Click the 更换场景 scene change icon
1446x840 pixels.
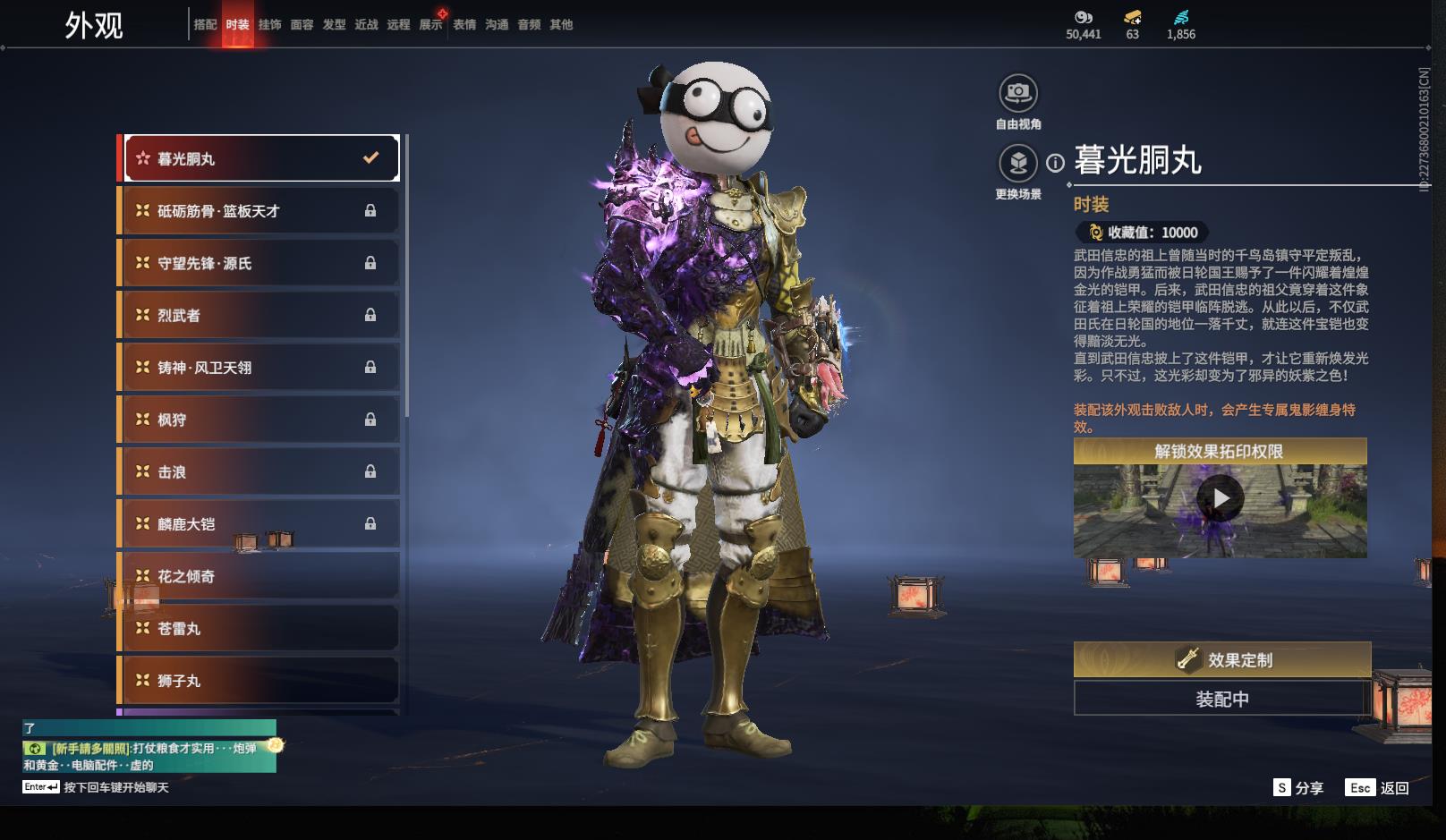1018,164
